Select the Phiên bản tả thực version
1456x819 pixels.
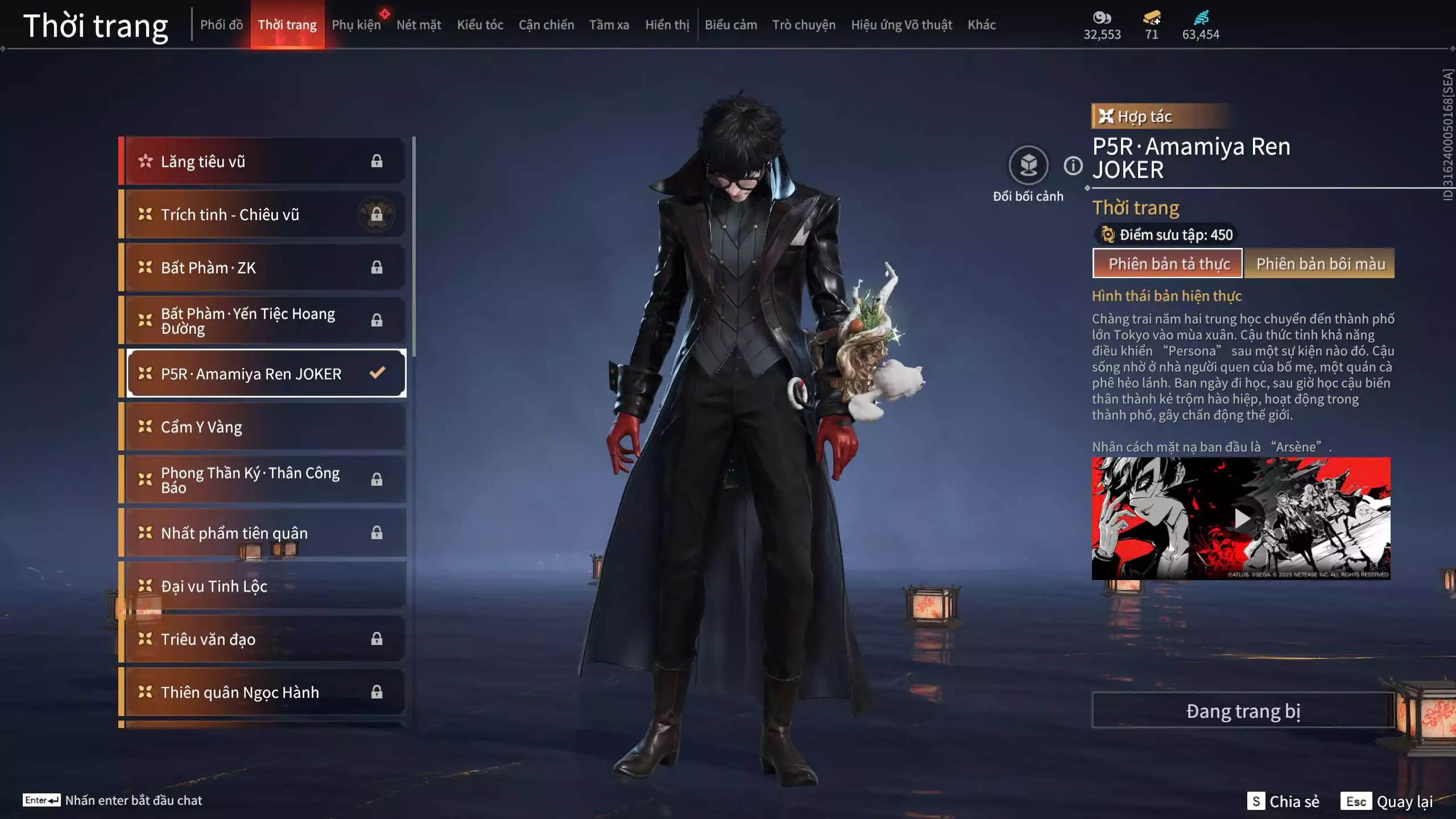pyautogui.click(x=1168, y=264)
